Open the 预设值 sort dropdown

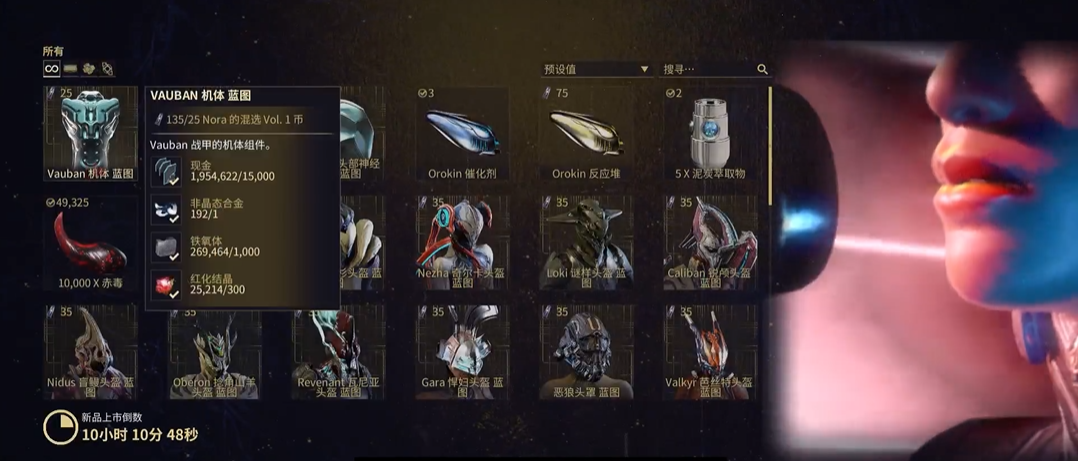pos(596,69)
